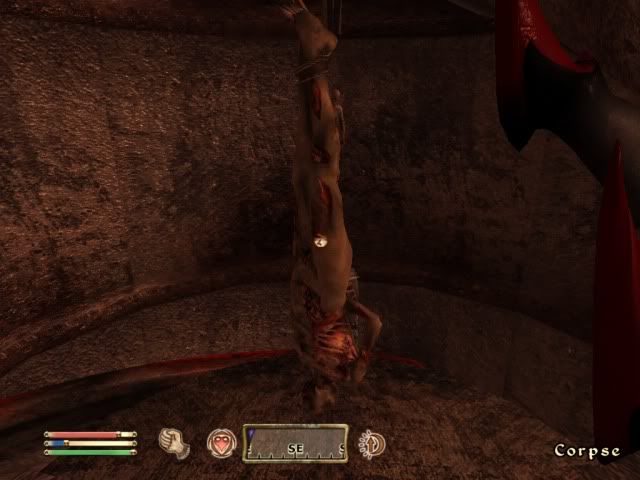Click the crescent-shaped icon beside the compass
Viewport: 640px width, 480px height.
pos(373,443)
